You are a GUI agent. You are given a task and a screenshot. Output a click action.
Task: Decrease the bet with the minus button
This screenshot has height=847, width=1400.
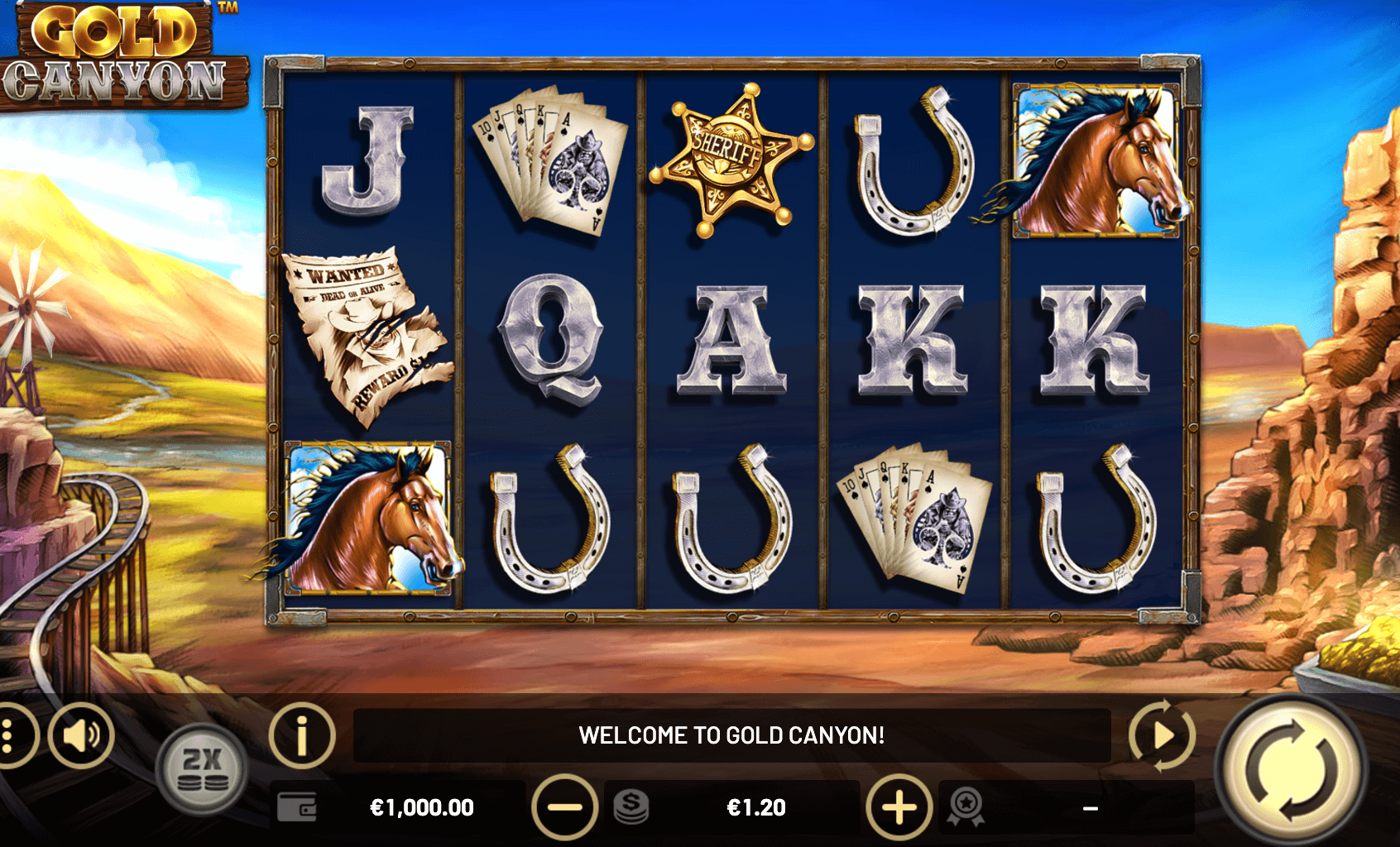pyautogui.click(x=565, y=807)
